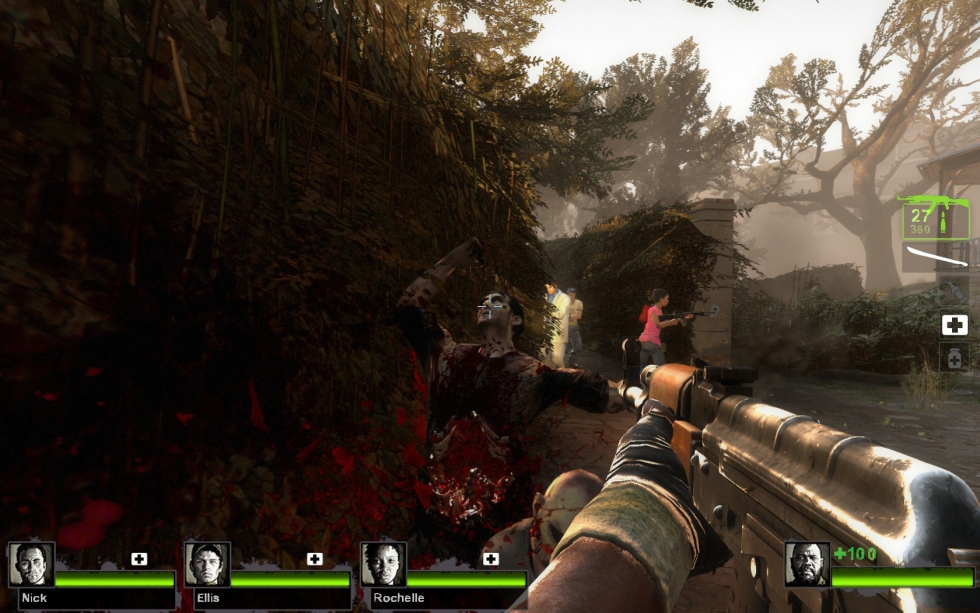Click the medkit icon above Nick's health bar
This screenshot has height=613, width=980.
(x=139, y=559)
